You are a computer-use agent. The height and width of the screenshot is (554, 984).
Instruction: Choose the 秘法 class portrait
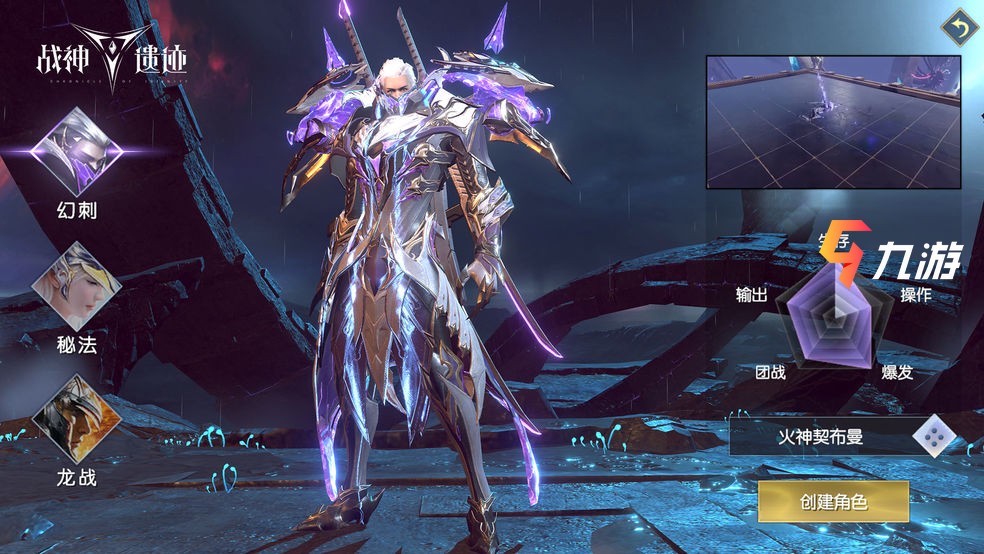(76, 285)
